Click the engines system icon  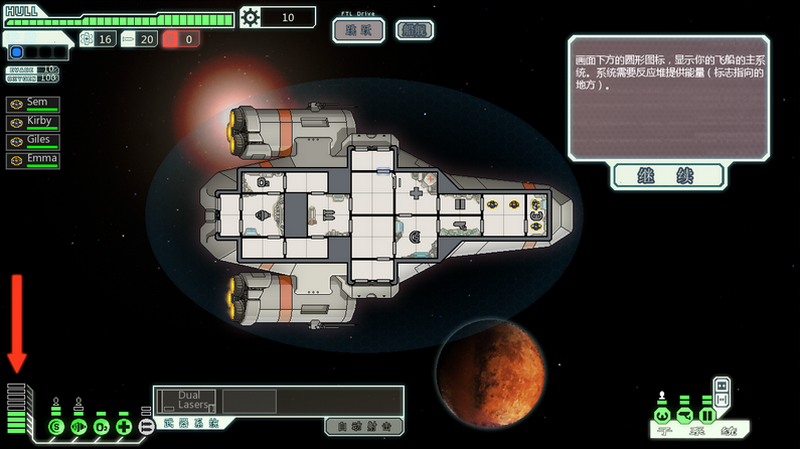[79, 427]
